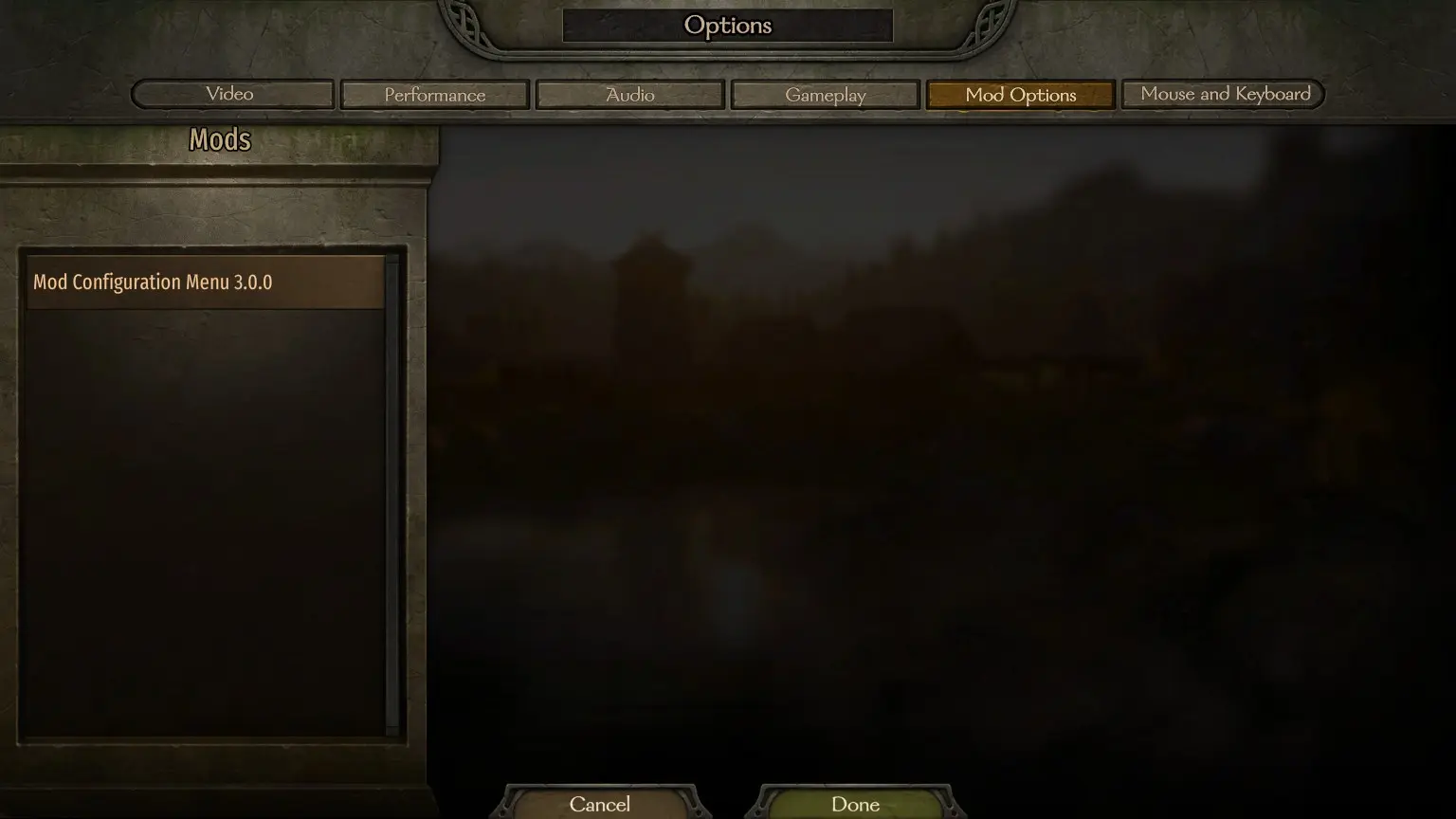Confirm settings with the Done button

click(854, 804)
